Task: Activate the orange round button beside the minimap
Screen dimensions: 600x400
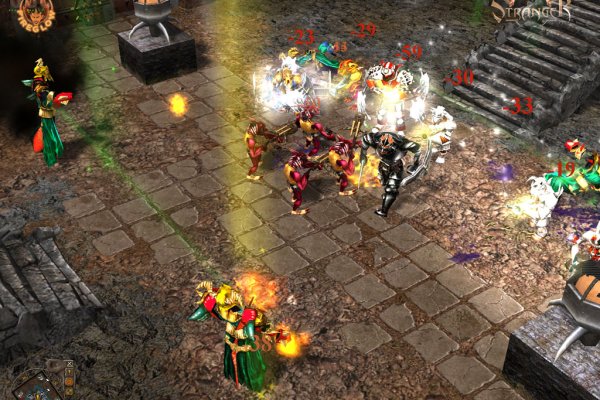Action: 68,381
